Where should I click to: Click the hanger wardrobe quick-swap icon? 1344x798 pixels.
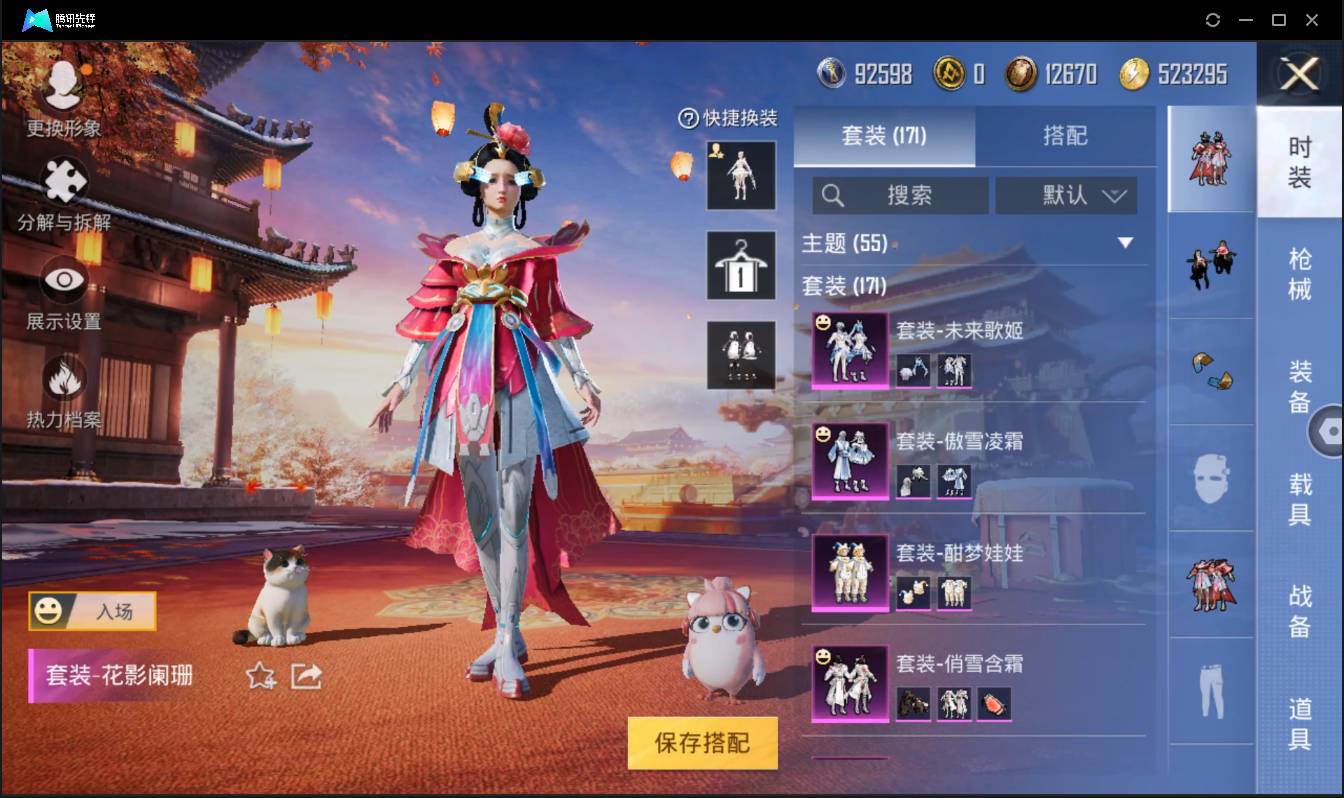coord(741,266)
